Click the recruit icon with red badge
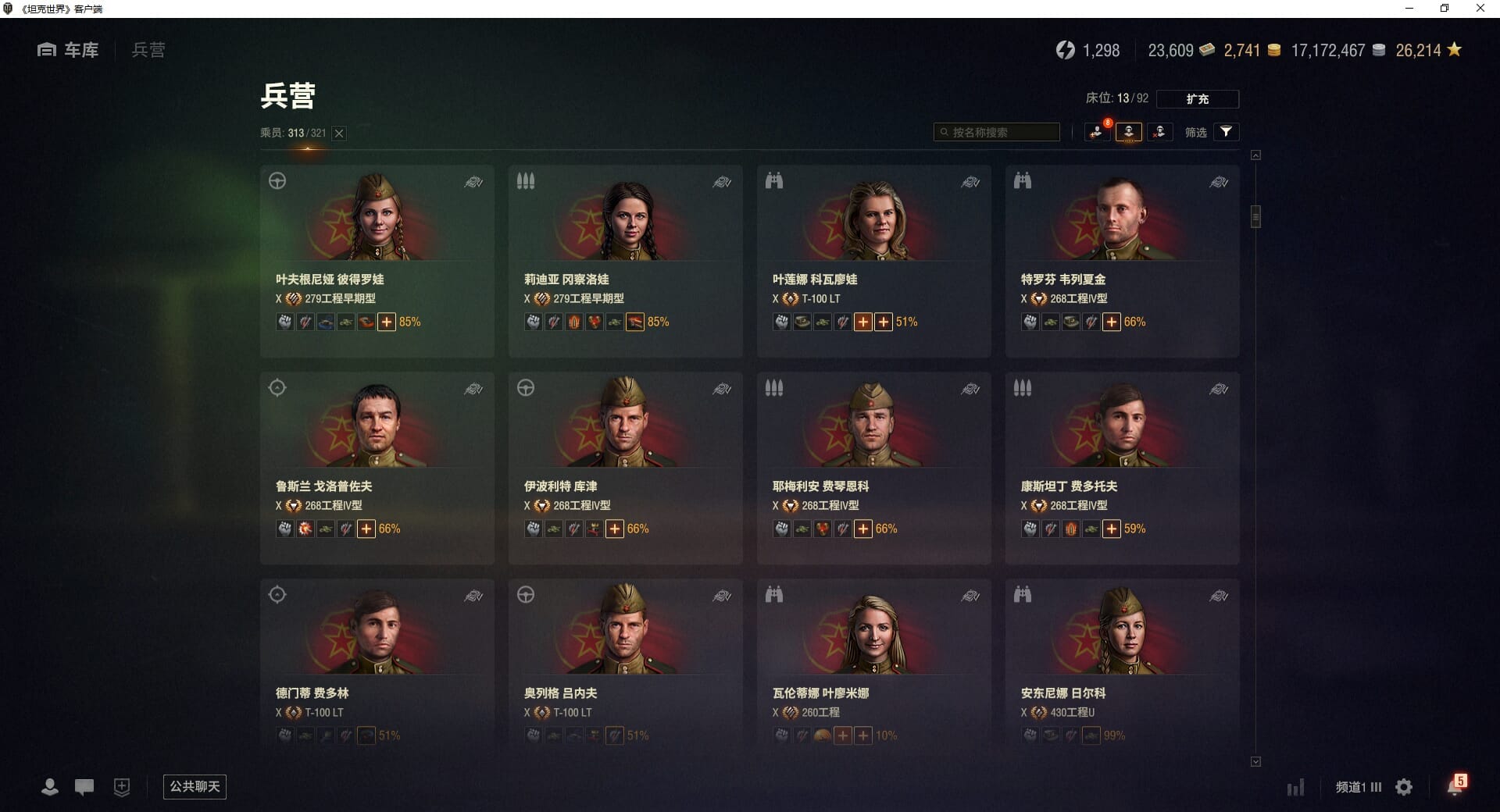Image resolution: width=1500 pixels, height=812 pixels. pos(1097,132)
